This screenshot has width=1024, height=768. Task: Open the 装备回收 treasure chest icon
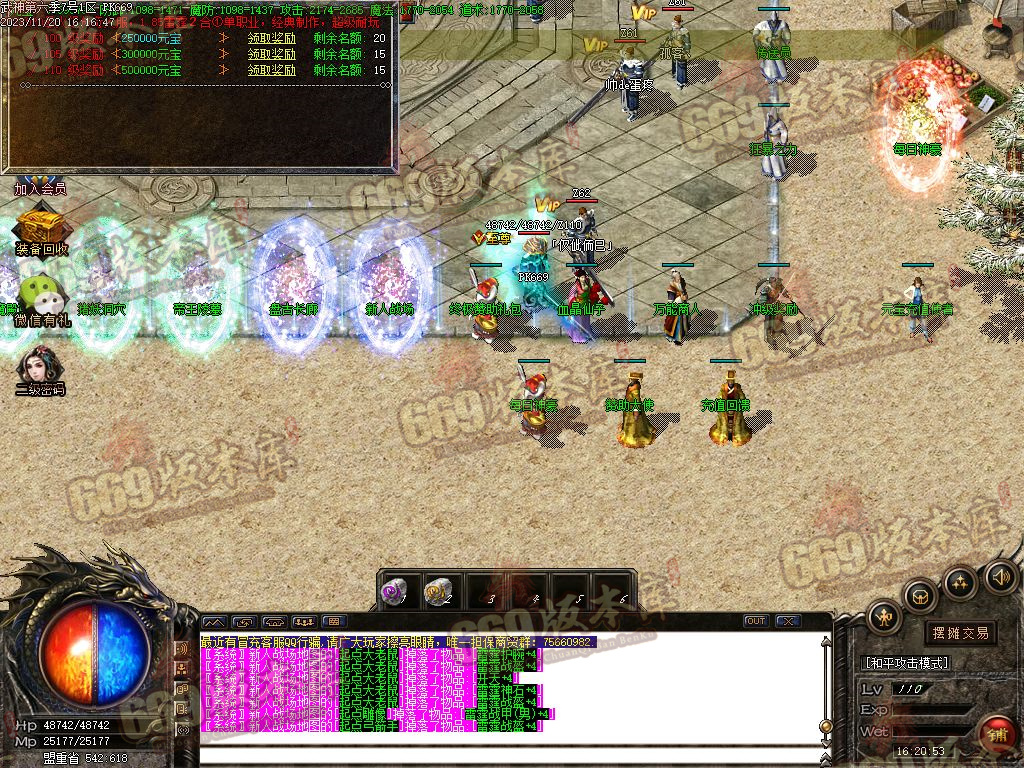pos(42,226)
